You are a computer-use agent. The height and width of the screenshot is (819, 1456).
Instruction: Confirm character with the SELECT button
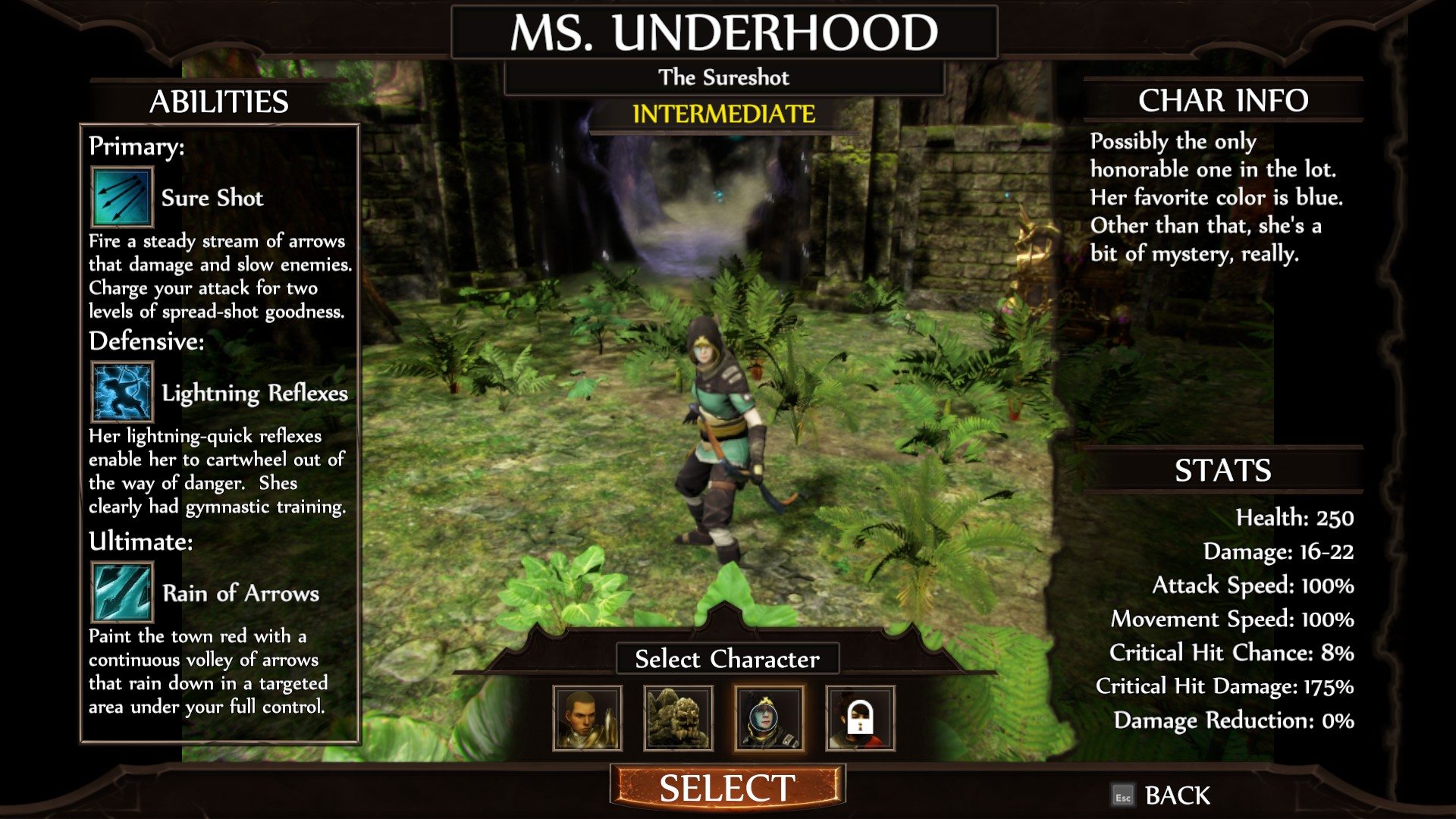[727, 788]
